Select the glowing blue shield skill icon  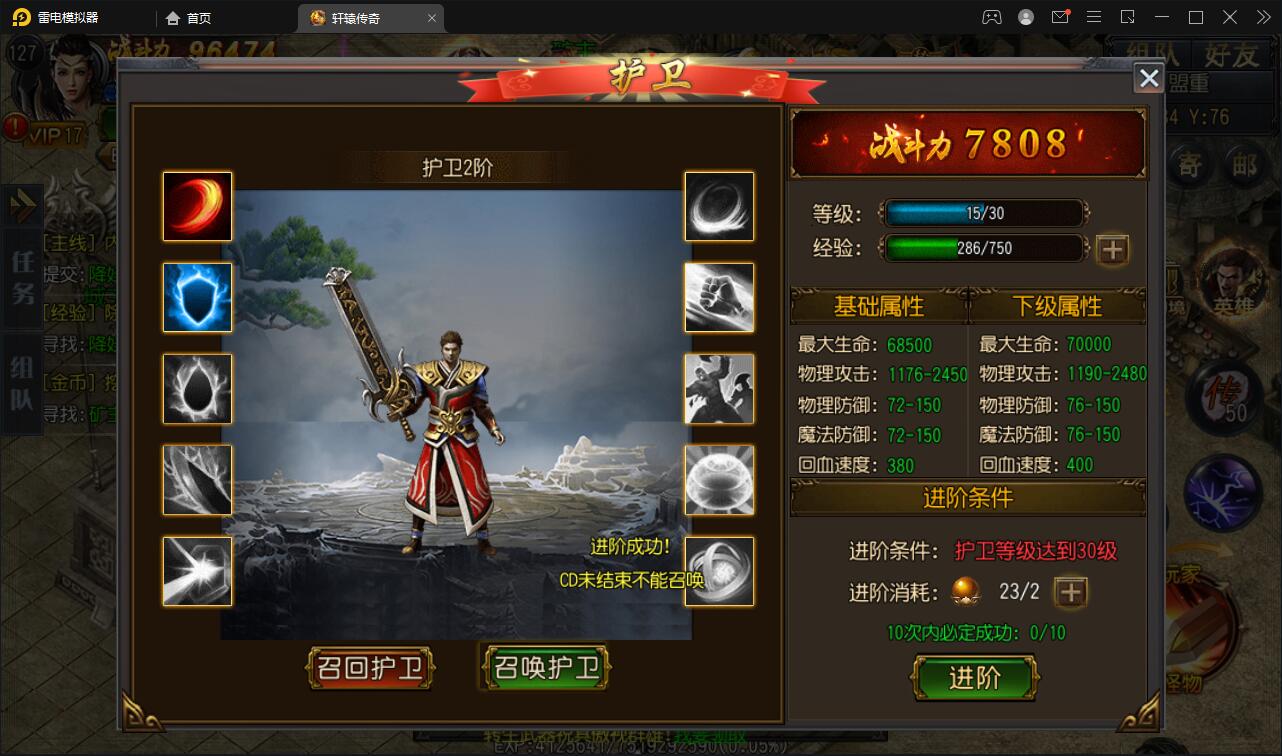click(196, 297)
